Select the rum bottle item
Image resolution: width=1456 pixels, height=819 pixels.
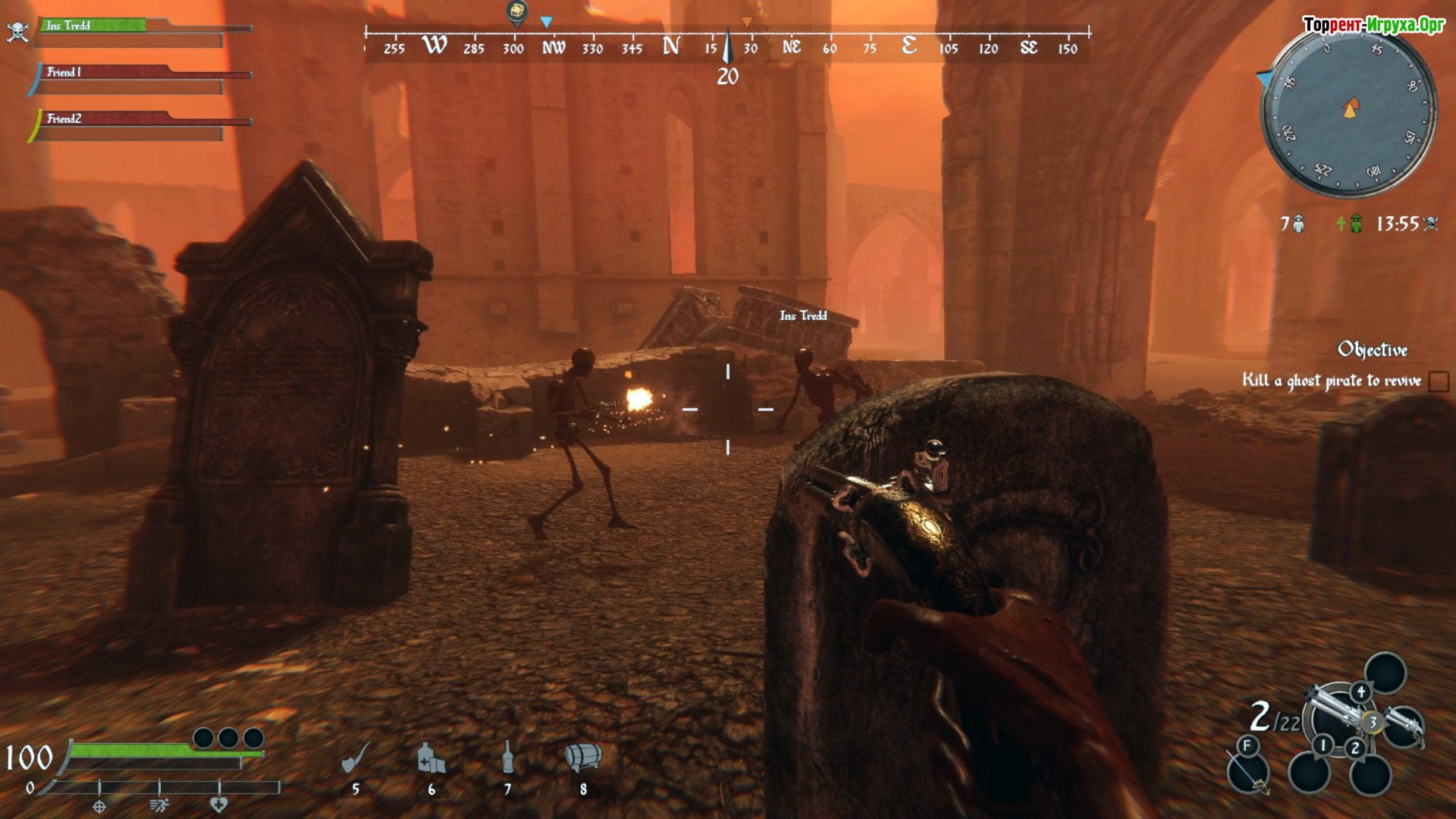[507, 757]
